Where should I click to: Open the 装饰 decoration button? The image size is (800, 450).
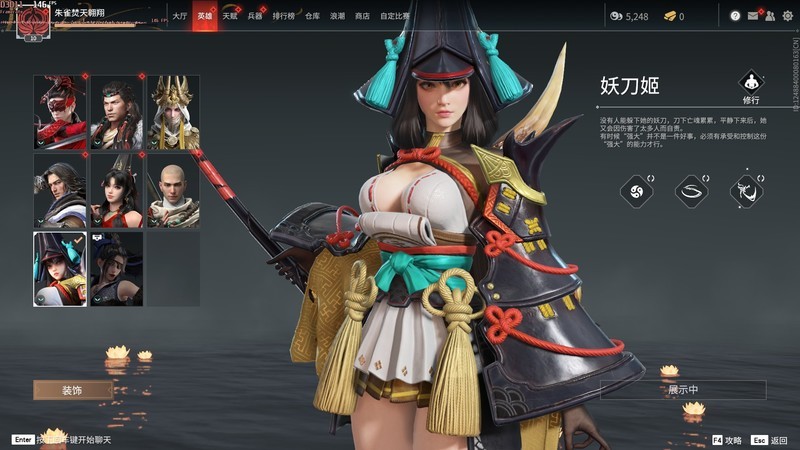tap(72, 390)
